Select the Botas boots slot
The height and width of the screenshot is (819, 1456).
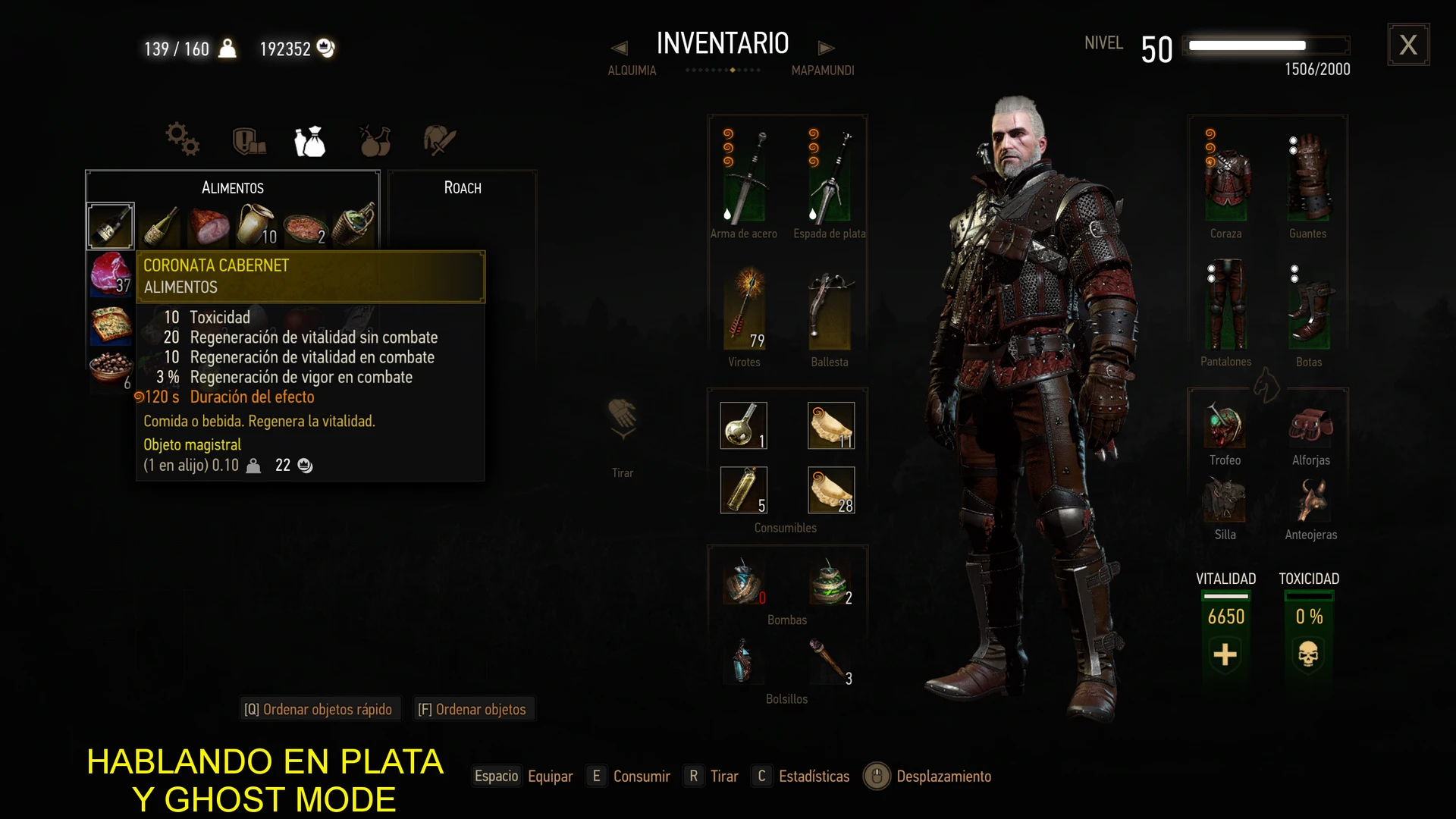pos(1308,309)
